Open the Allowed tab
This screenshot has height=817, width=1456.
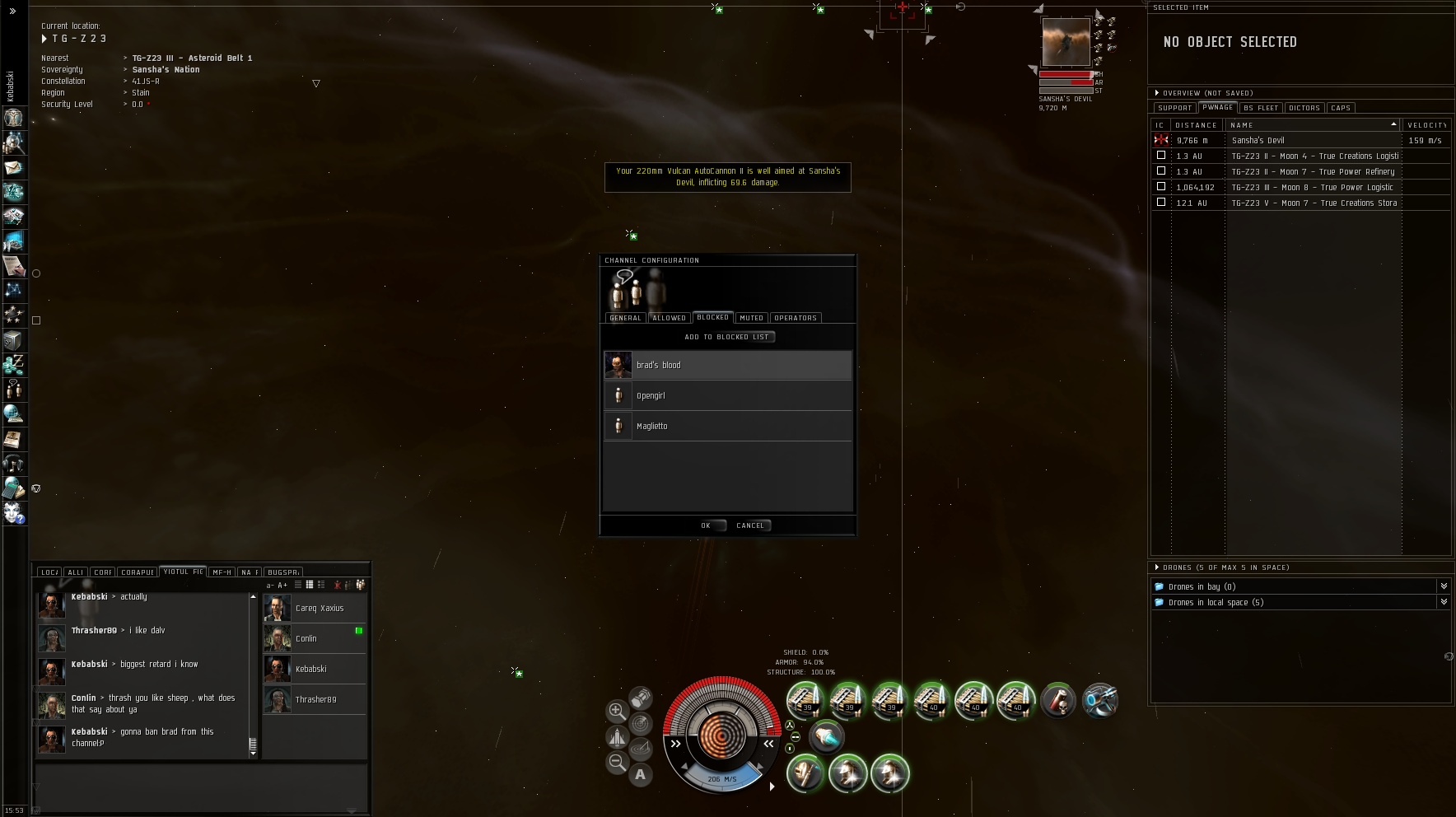[669, 318]
